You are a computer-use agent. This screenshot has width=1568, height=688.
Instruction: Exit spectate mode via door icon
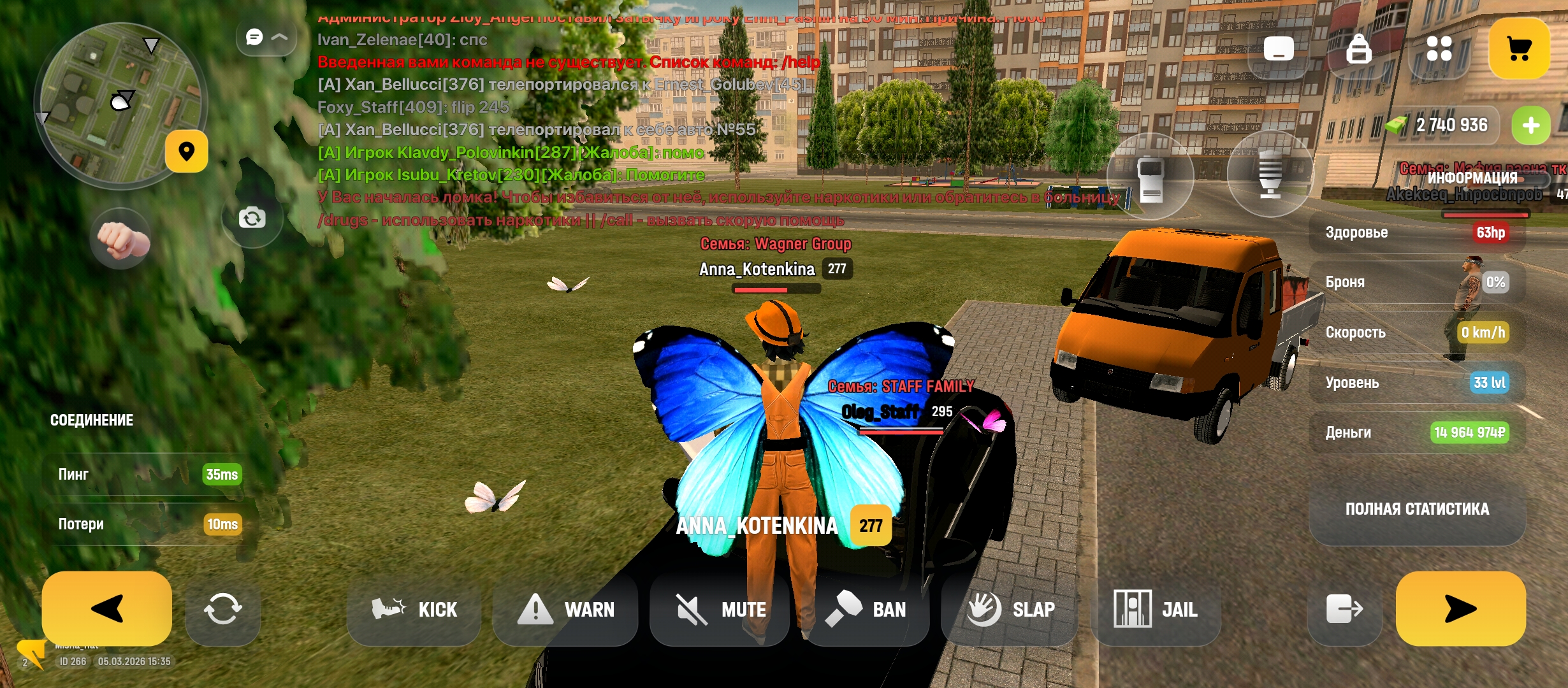tap(1344, 610)
